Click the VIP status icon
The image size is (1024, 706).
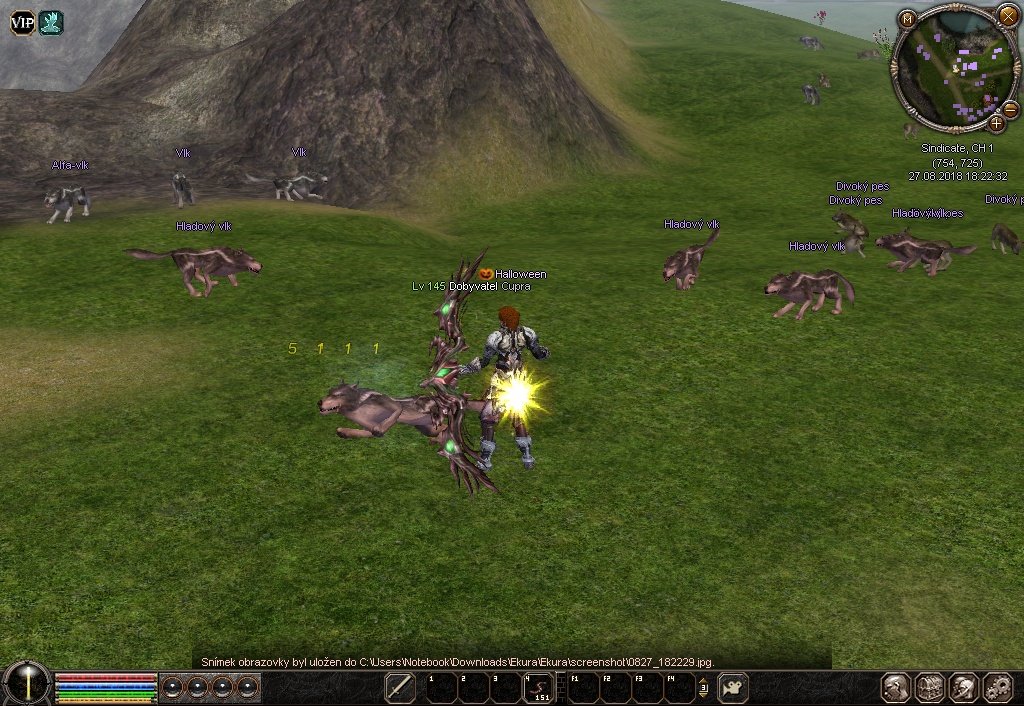tap(22, 22)
